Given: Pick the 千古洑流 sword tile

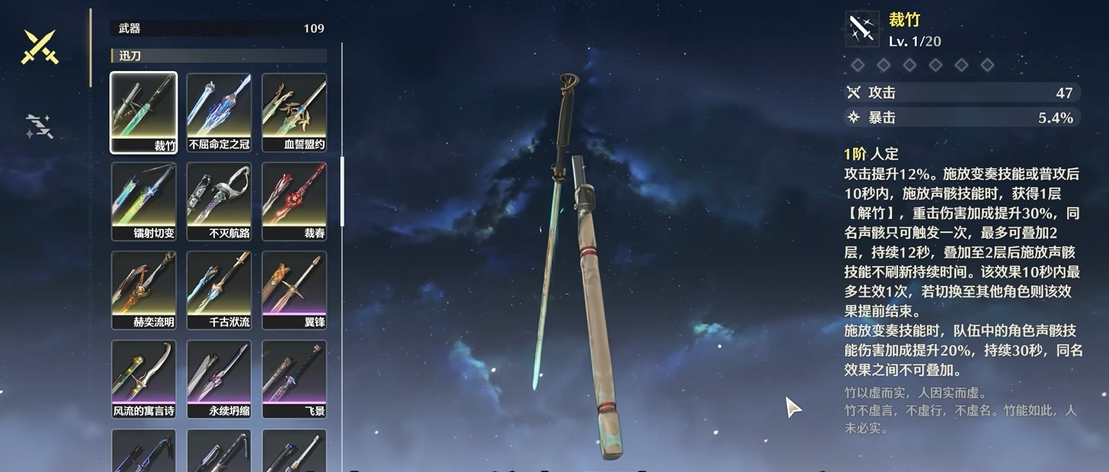Looking at the screenshot, I should tap(219, 290).
